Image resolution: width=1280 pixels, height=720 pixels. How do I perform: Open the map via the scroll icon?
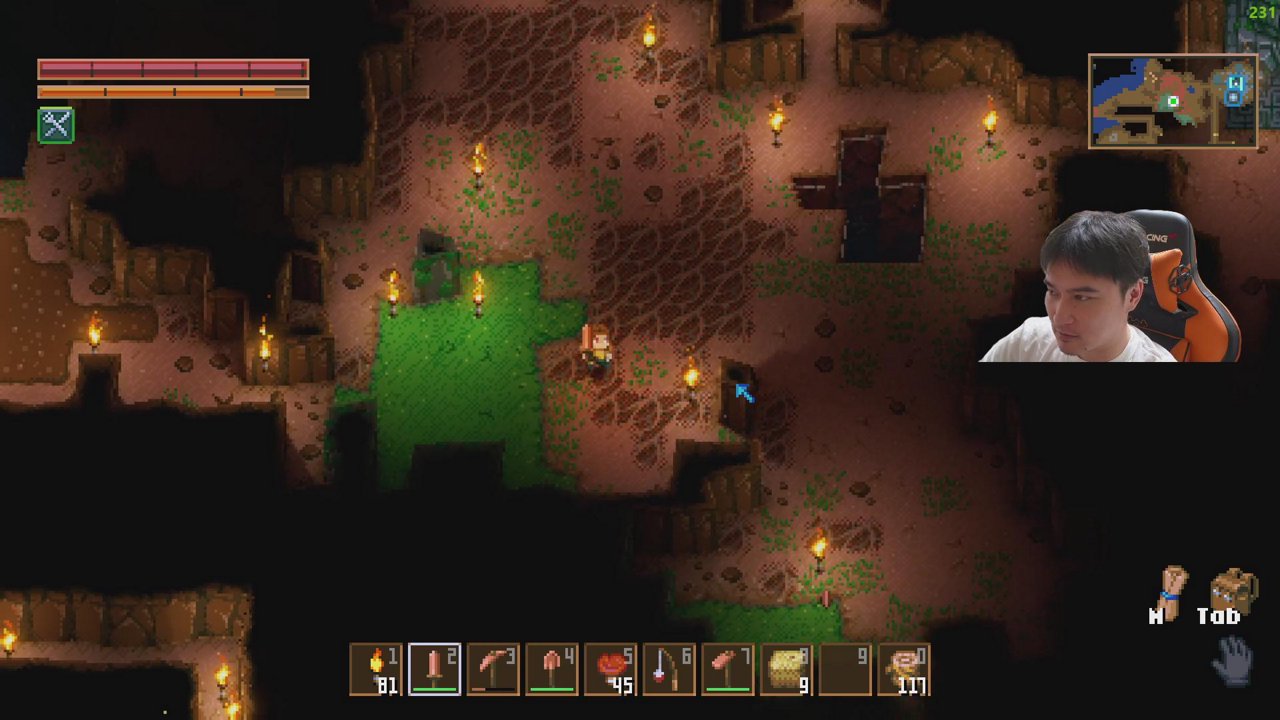click(1172, 592)
